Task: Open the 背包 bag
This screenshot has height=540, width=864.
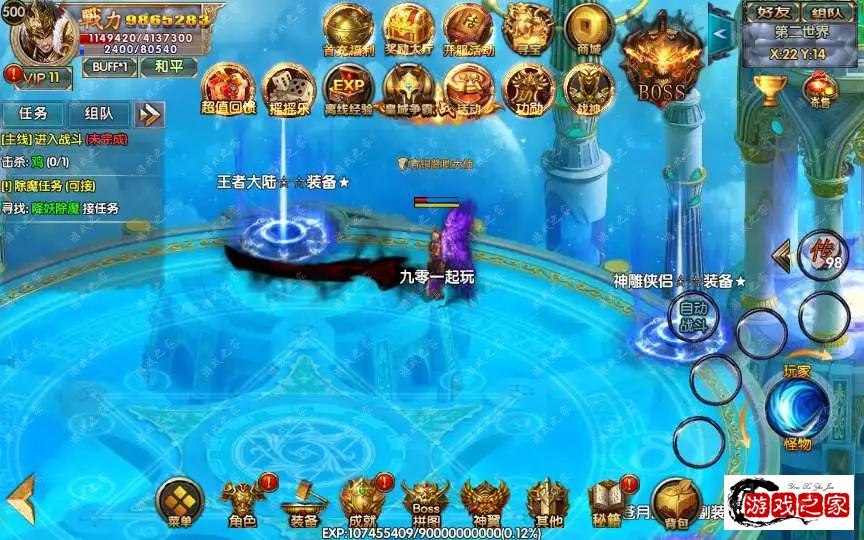Action: coord(675,502)
